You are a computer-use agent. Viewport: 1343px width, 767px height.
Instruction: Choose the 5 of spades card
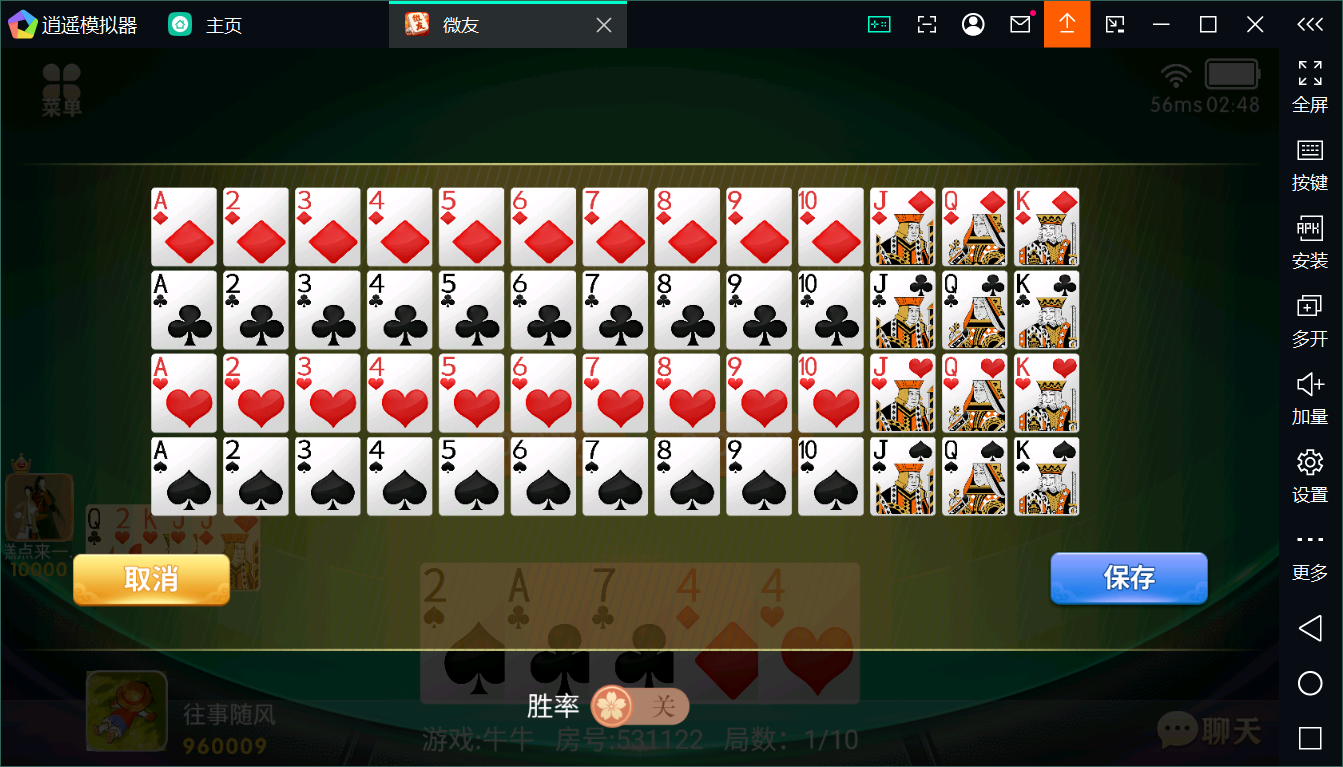(x=472, y=476)
